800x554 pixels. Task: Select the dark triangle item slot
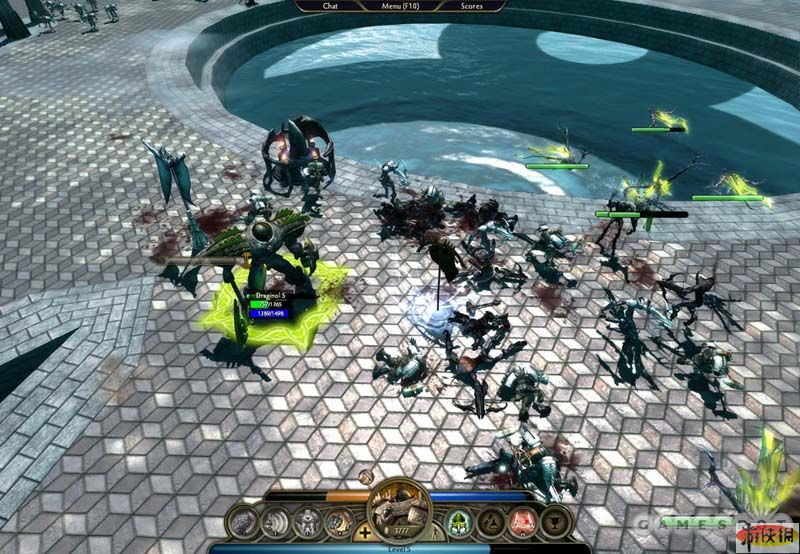coord(489,522)
